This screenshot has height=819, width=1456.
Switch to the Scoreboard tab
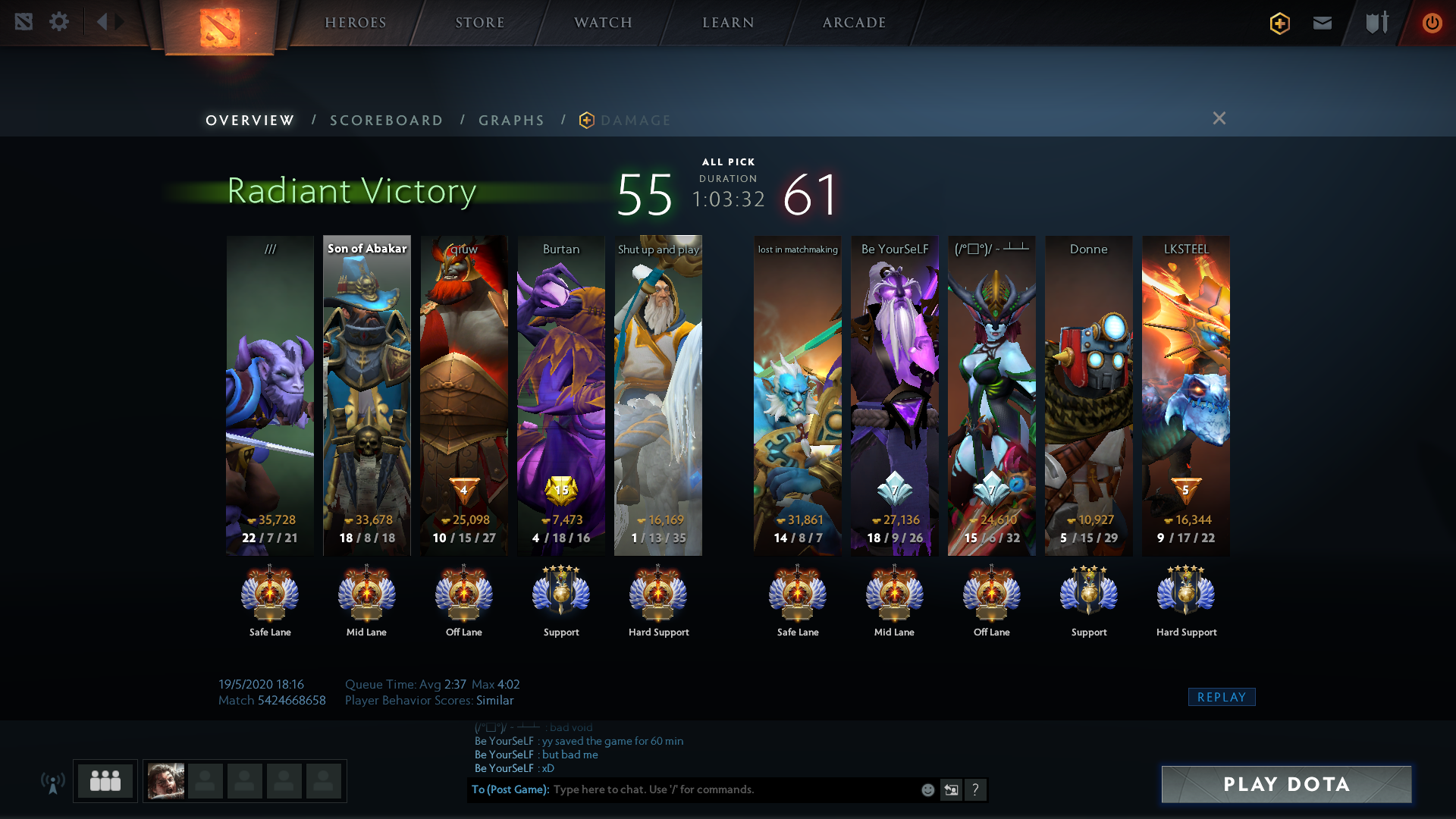[386, 121]
